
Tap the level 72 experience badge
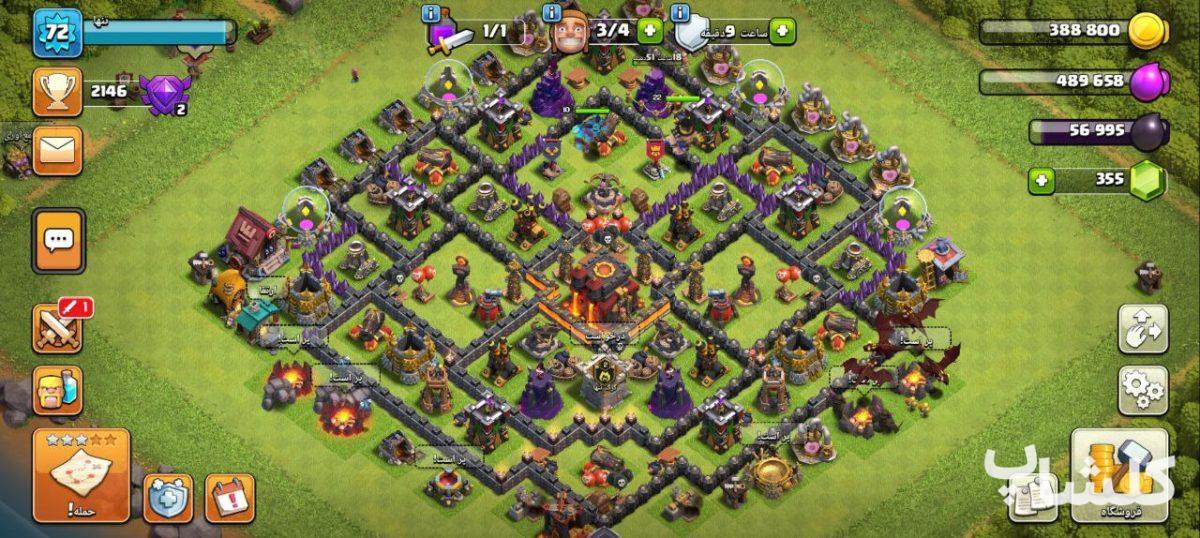(58, 33)
